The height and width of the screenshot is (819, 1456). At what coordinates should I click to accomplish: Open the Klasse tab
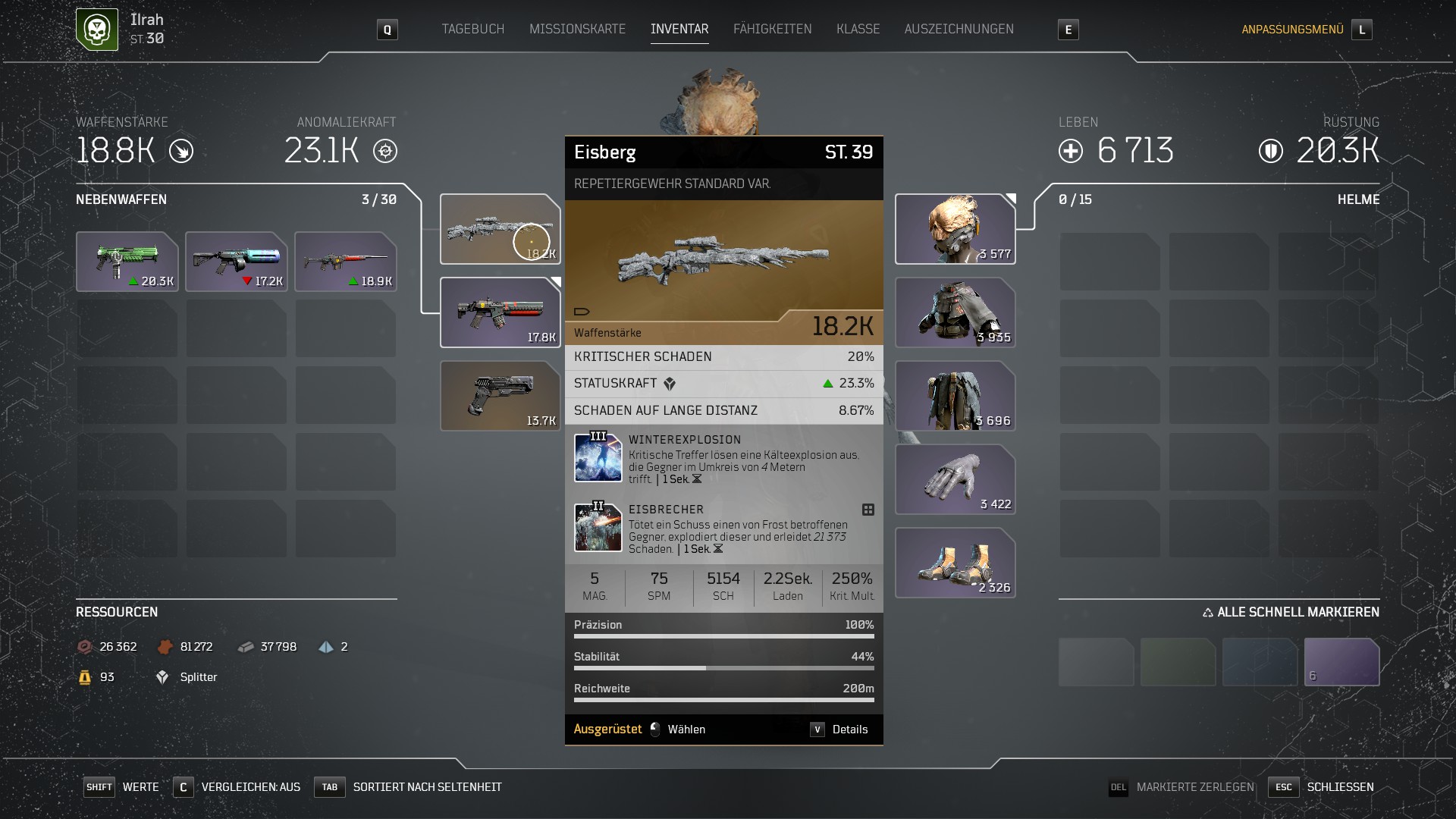[x=858, y=29]
